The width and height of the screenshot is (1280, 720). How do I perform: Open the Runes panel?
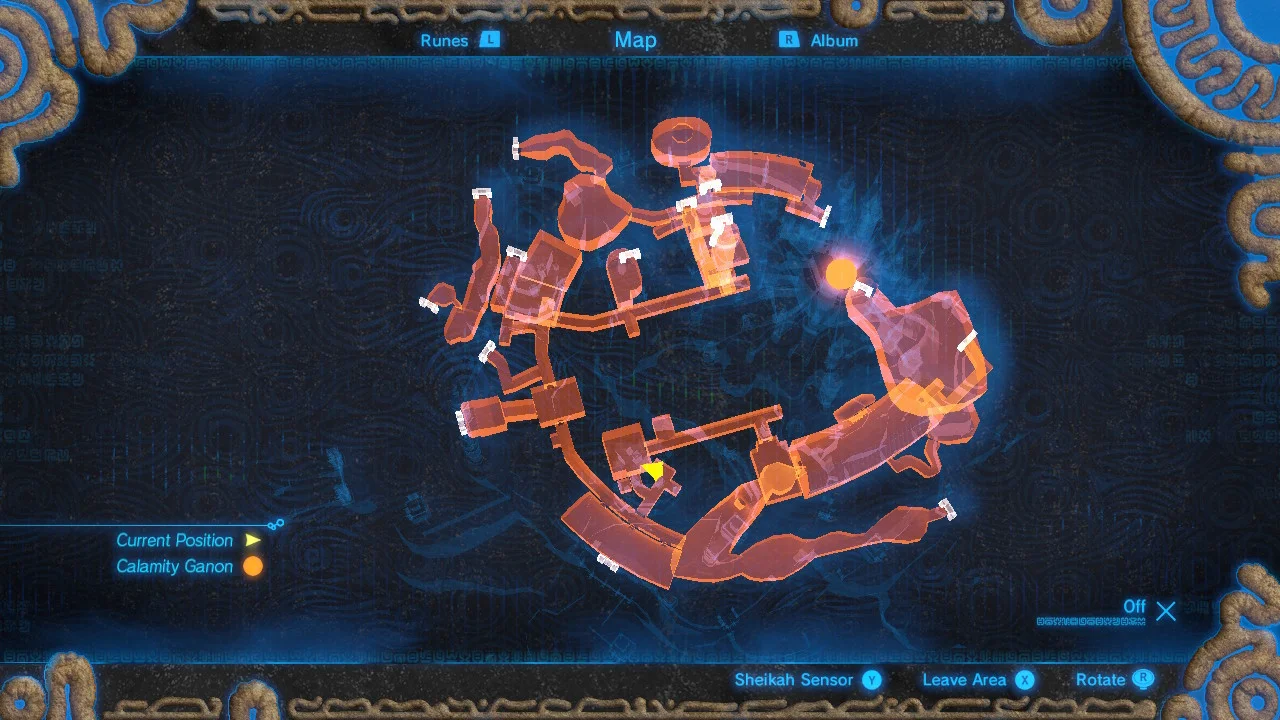444,41
